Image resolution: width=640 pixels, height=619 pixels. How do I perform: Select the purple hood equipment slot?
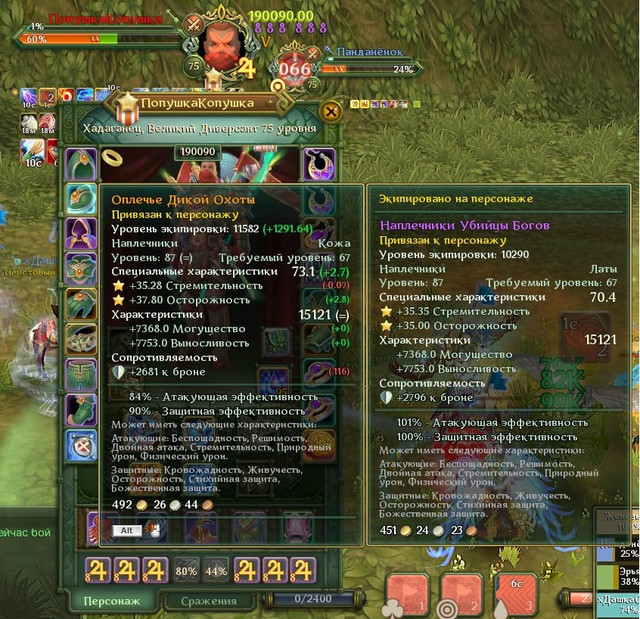(81, 233)
